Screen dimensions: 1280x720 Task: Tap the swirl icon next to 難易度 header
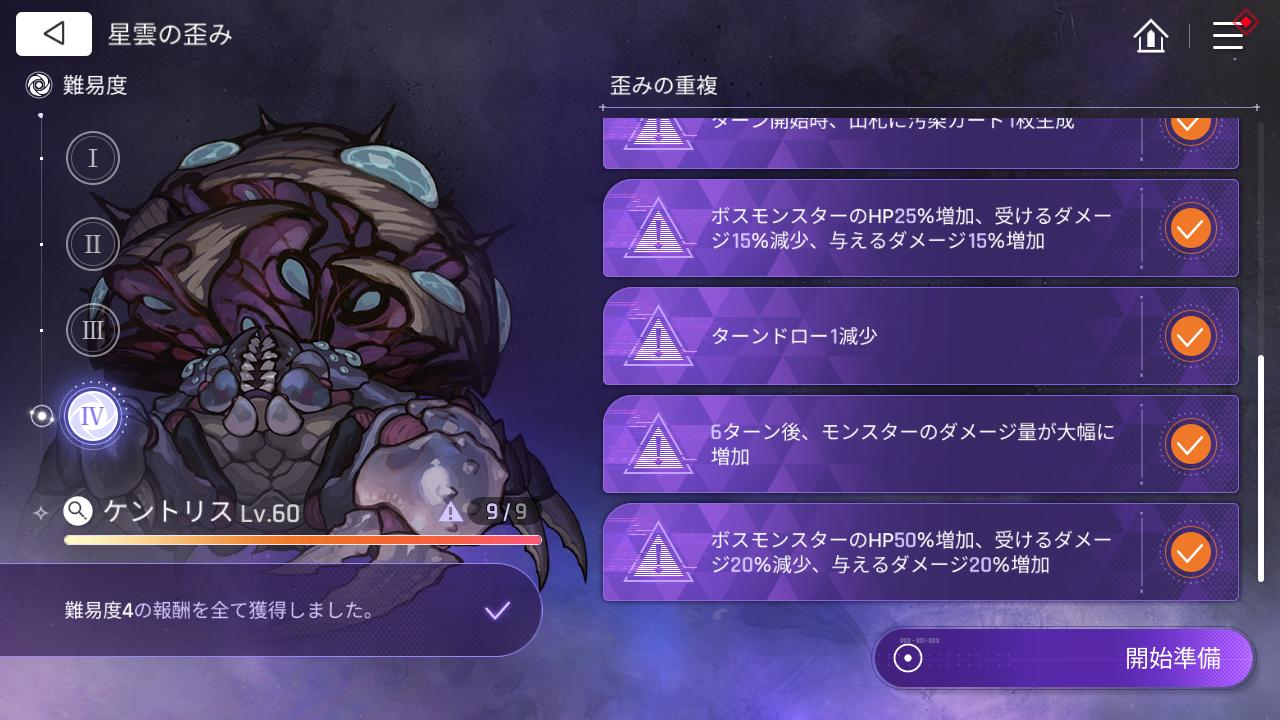pyautogui.click(x=38, y=85)
